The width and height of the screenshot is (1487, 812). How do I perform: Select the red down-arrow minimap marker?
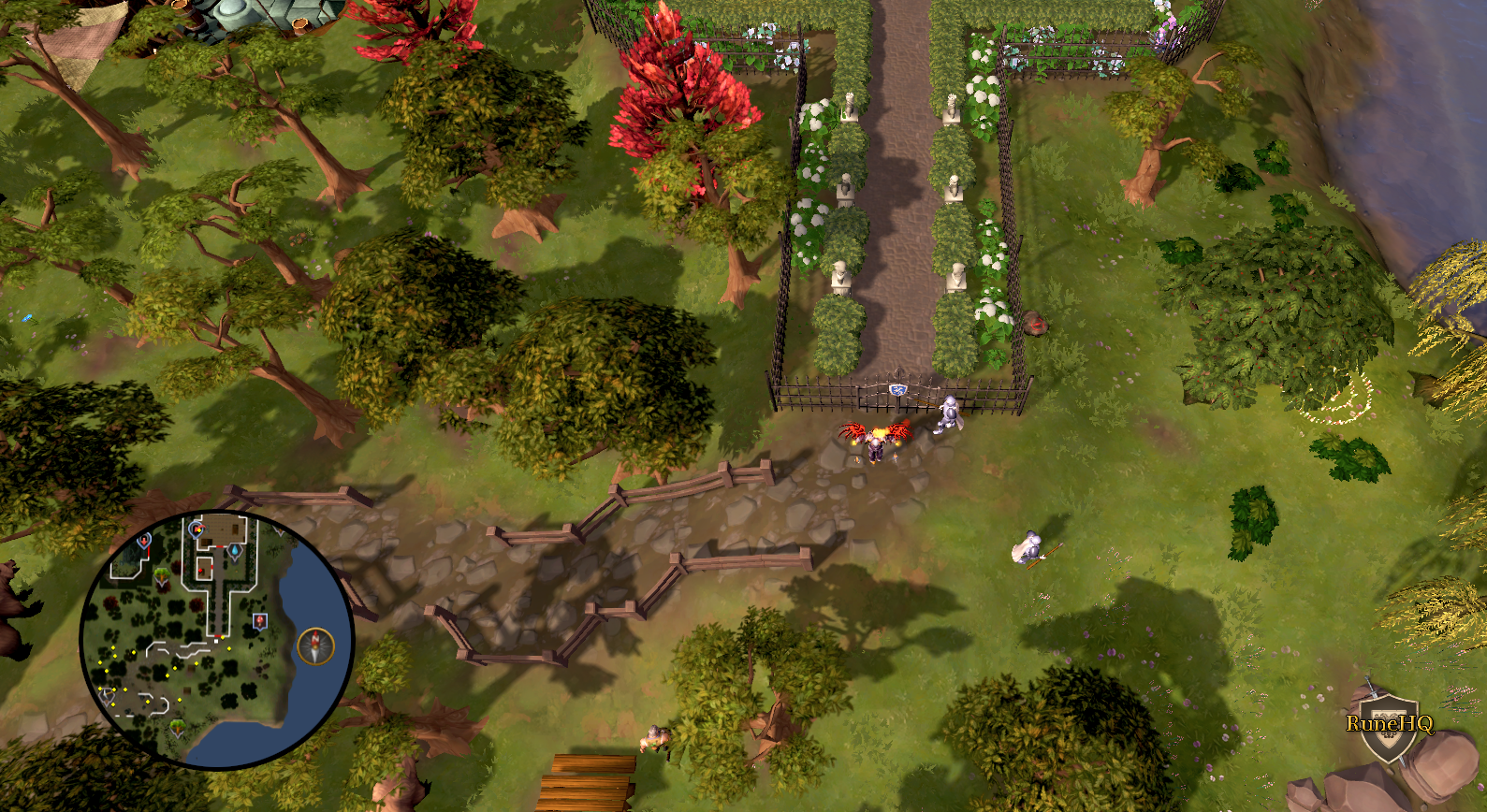[x=144, y=542]
